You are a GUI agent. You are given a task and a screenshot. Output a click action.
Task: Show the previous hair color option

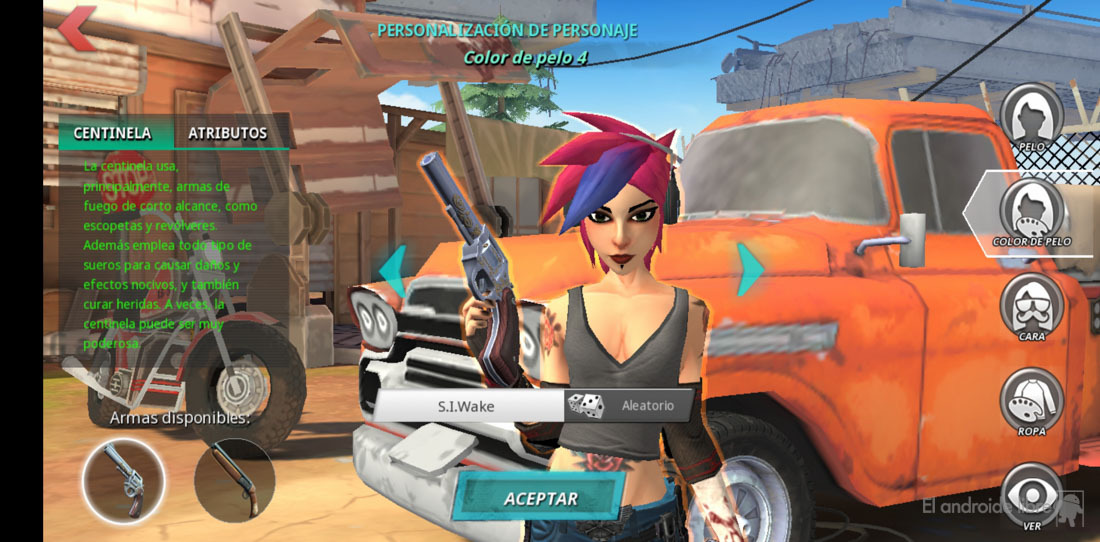[392, 268]
